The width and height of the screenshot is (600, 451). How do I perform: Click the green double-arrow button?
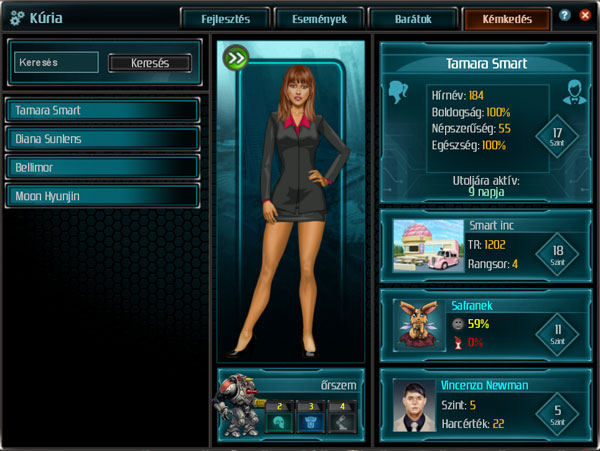tap(236, 58)
